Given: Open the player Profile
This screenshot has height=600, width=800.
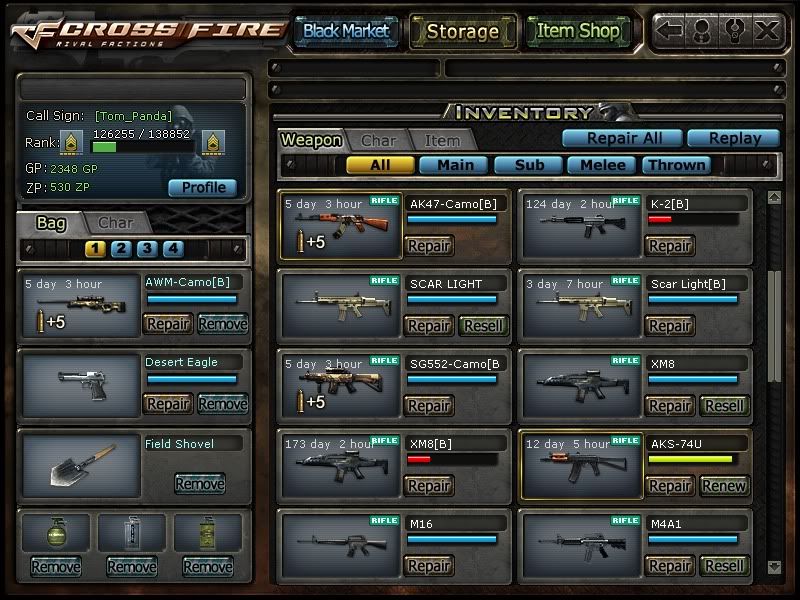Looking at the screenshot, I should (203, 187).
